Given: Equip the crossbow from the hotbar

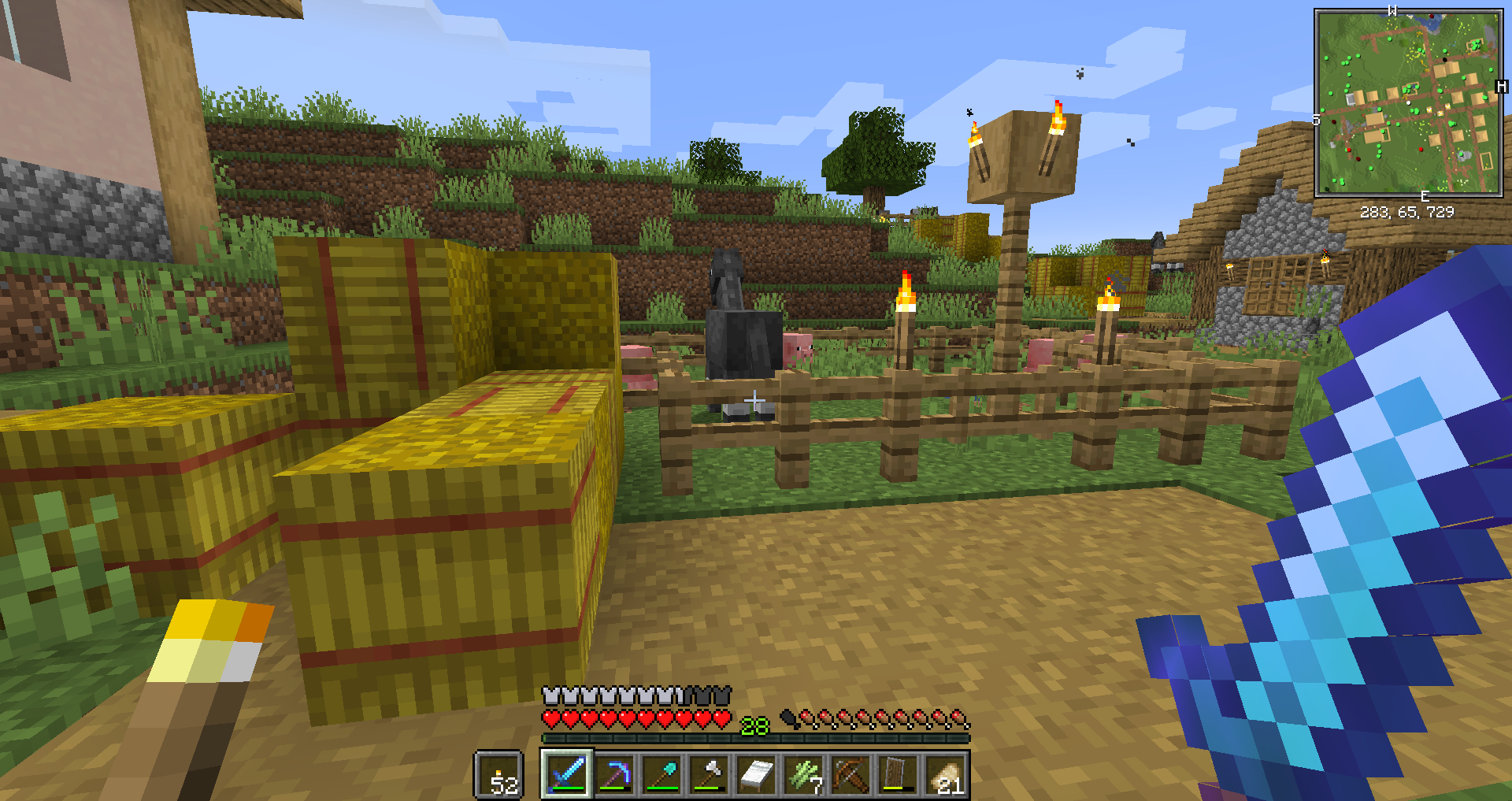Looking at the screenshot, I should pos(850,774).
